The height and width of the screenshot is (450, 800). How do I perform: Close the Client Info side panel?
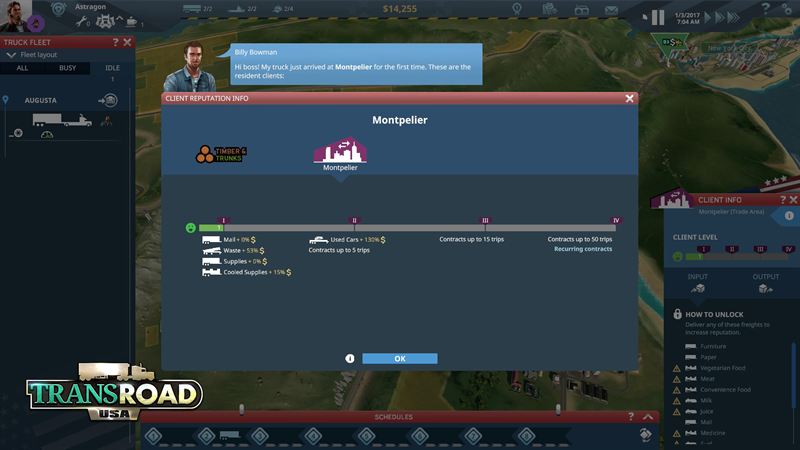(793, 200)
